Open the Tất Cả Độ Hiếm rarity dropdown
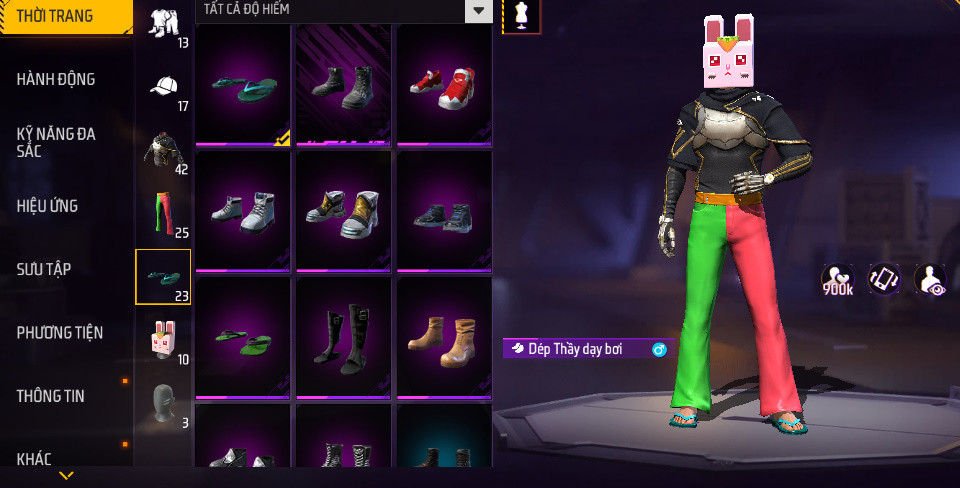The width and height of the screenshot is (960, 488). coord(344,11)
